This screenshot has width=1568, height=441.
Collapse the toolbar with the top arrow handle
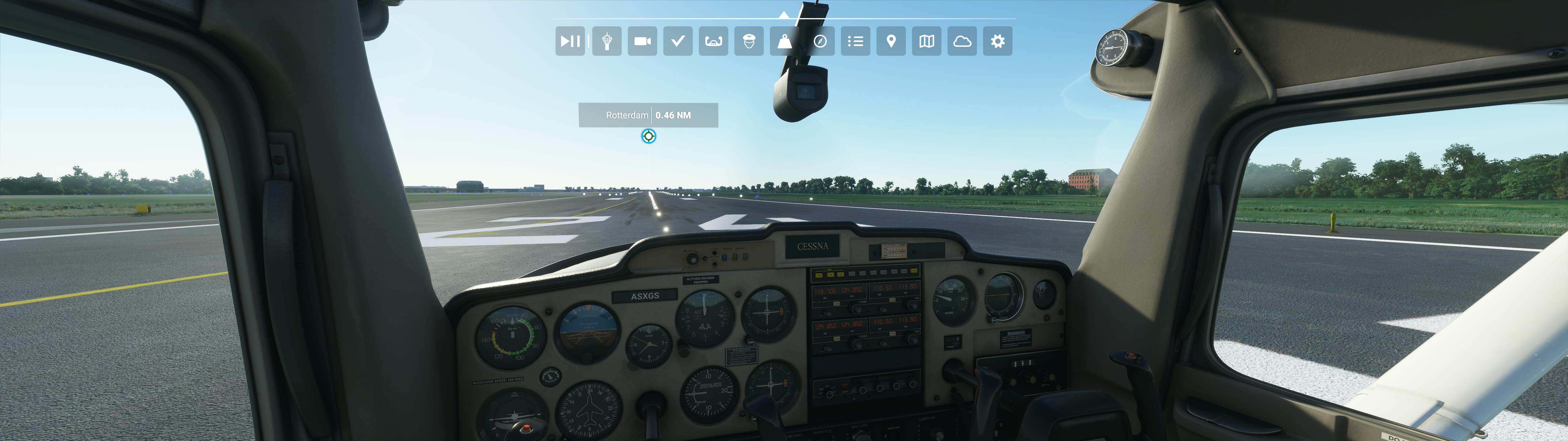point(784,15)
